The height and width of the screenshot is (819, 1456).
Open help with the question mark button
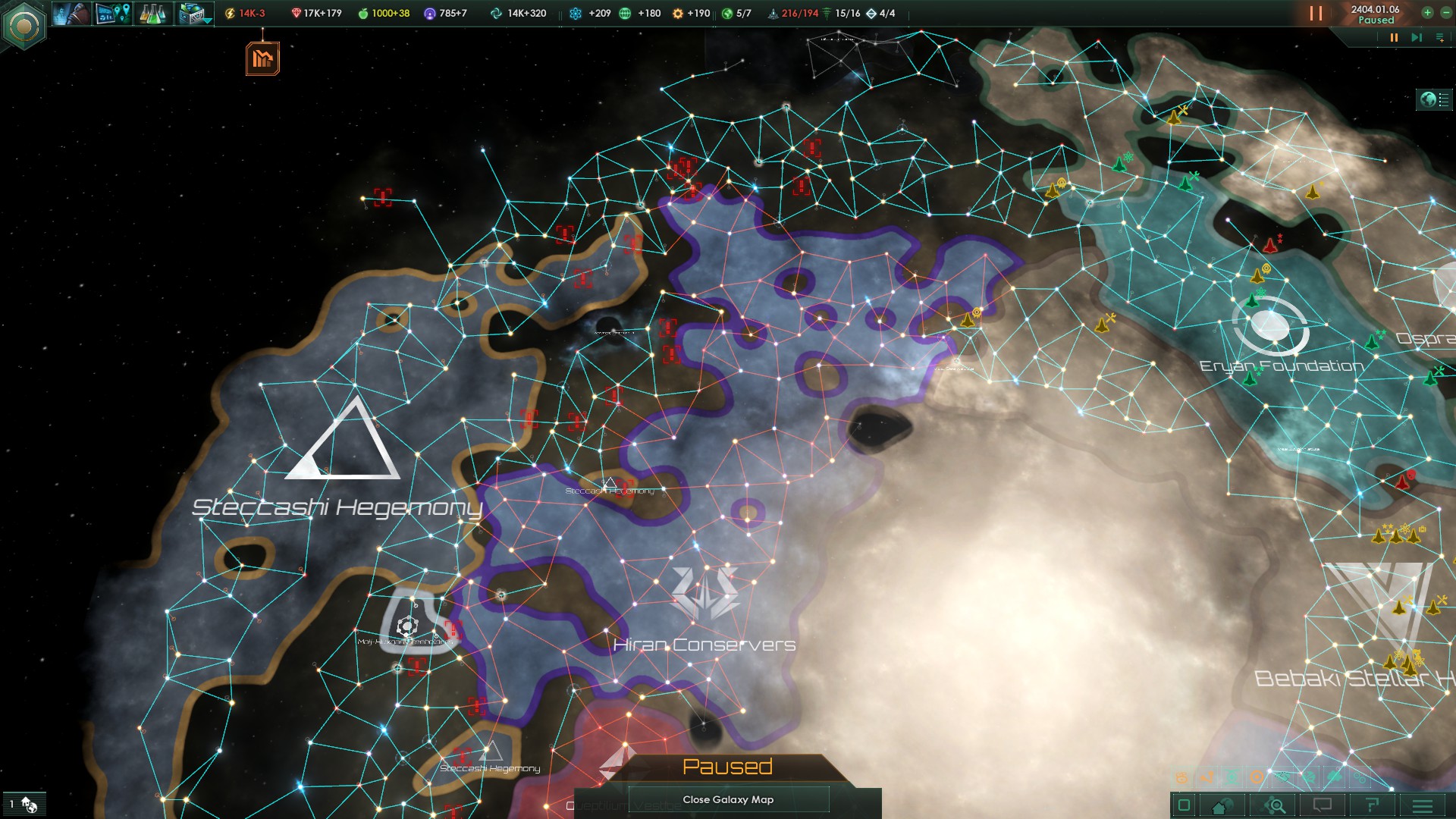[1373, 806]
